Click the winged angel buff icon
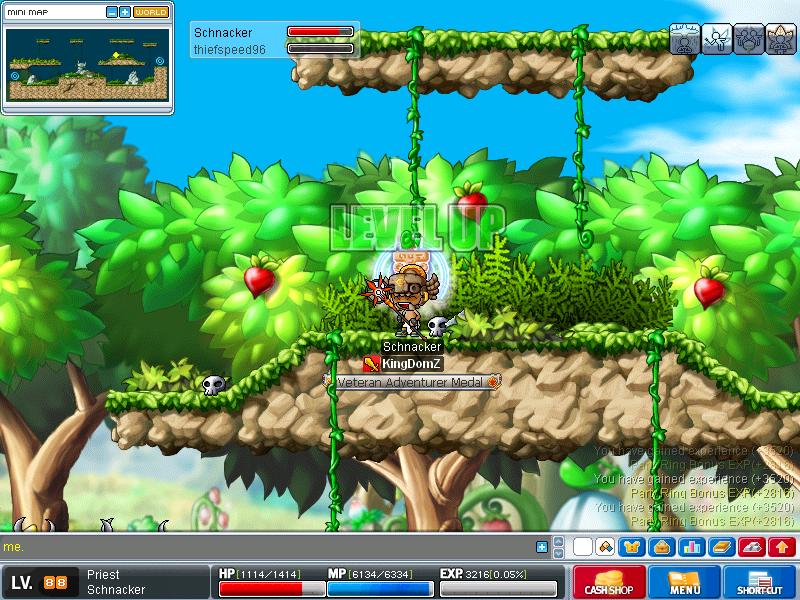The width and height of the screenshot is (800, 600). pyautogui.click(x=717, y=39)
